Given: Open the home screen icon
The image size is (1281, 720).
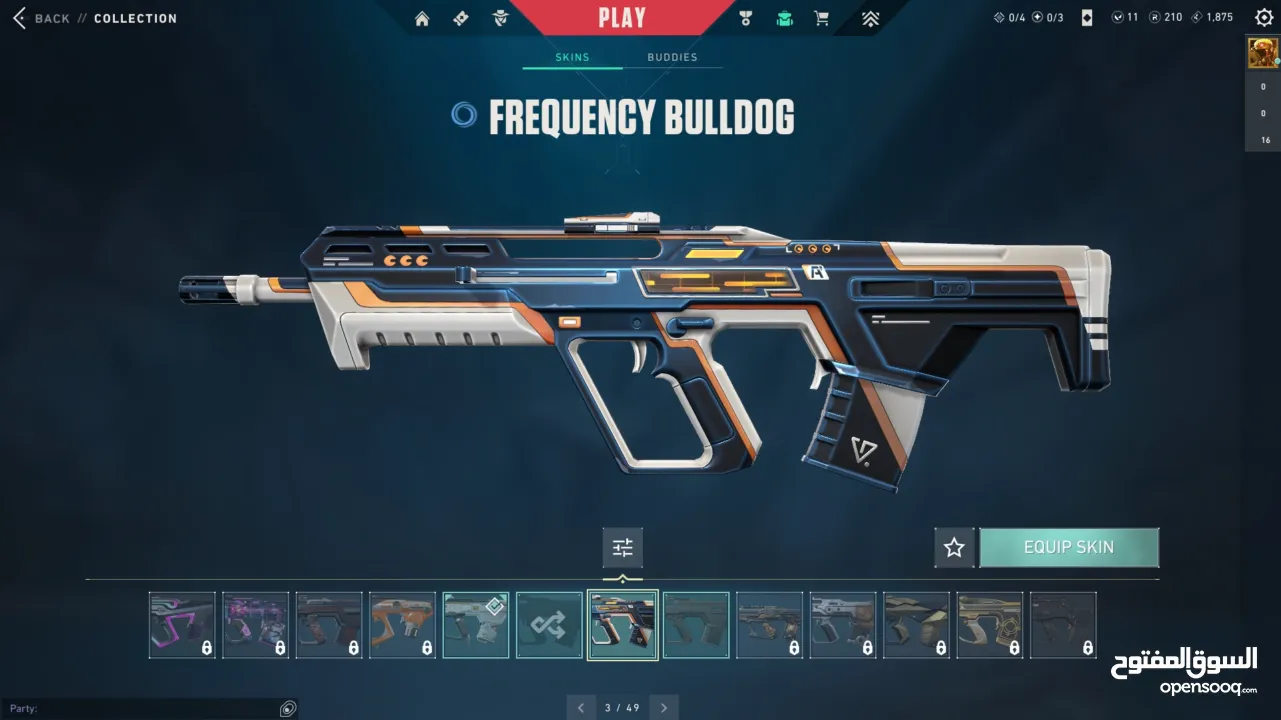Looking at the screenshot, I should point(422,18).
